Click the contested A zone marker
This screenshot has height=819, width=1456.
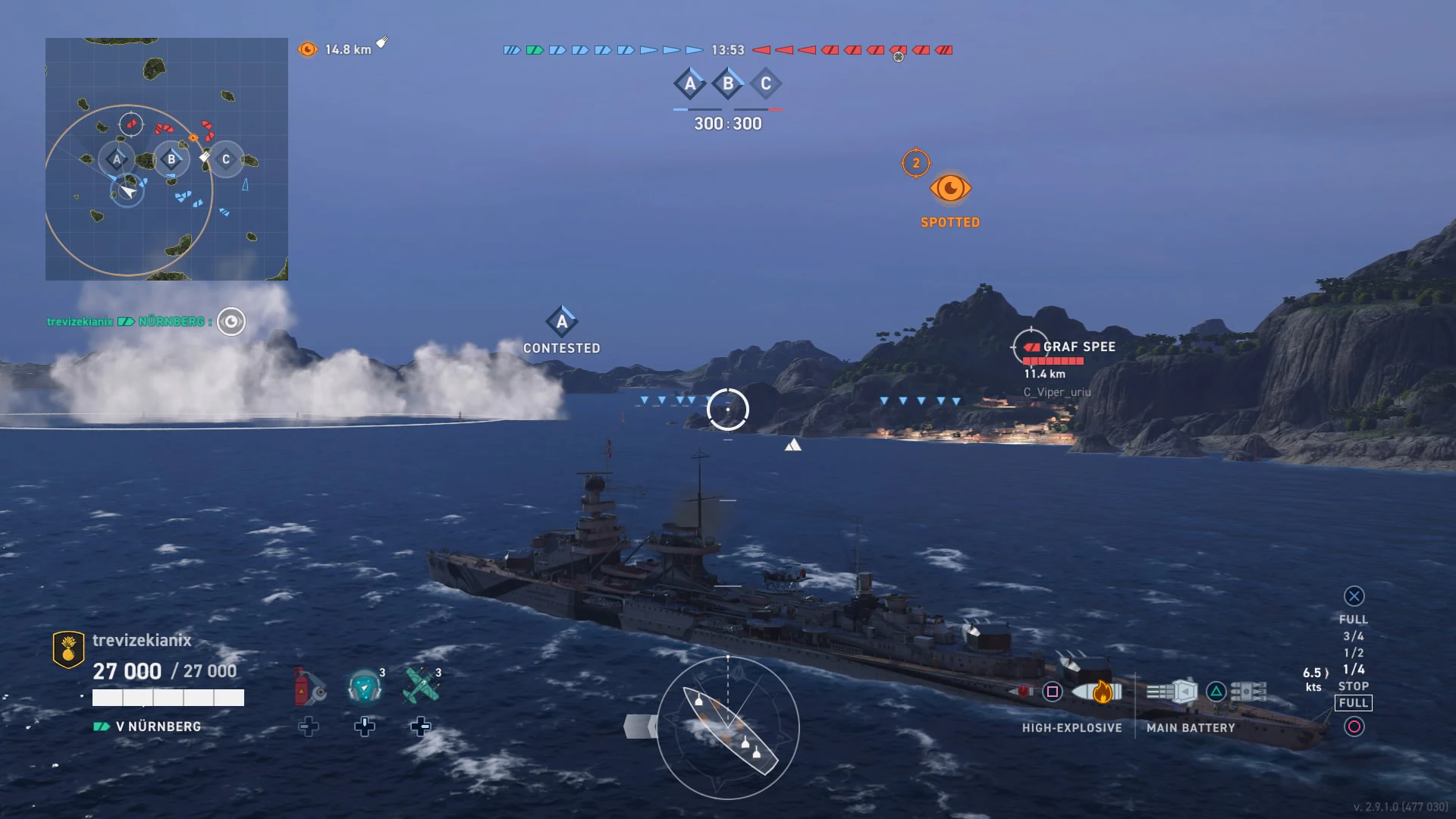pyautogui.click(x=562, y=322)
